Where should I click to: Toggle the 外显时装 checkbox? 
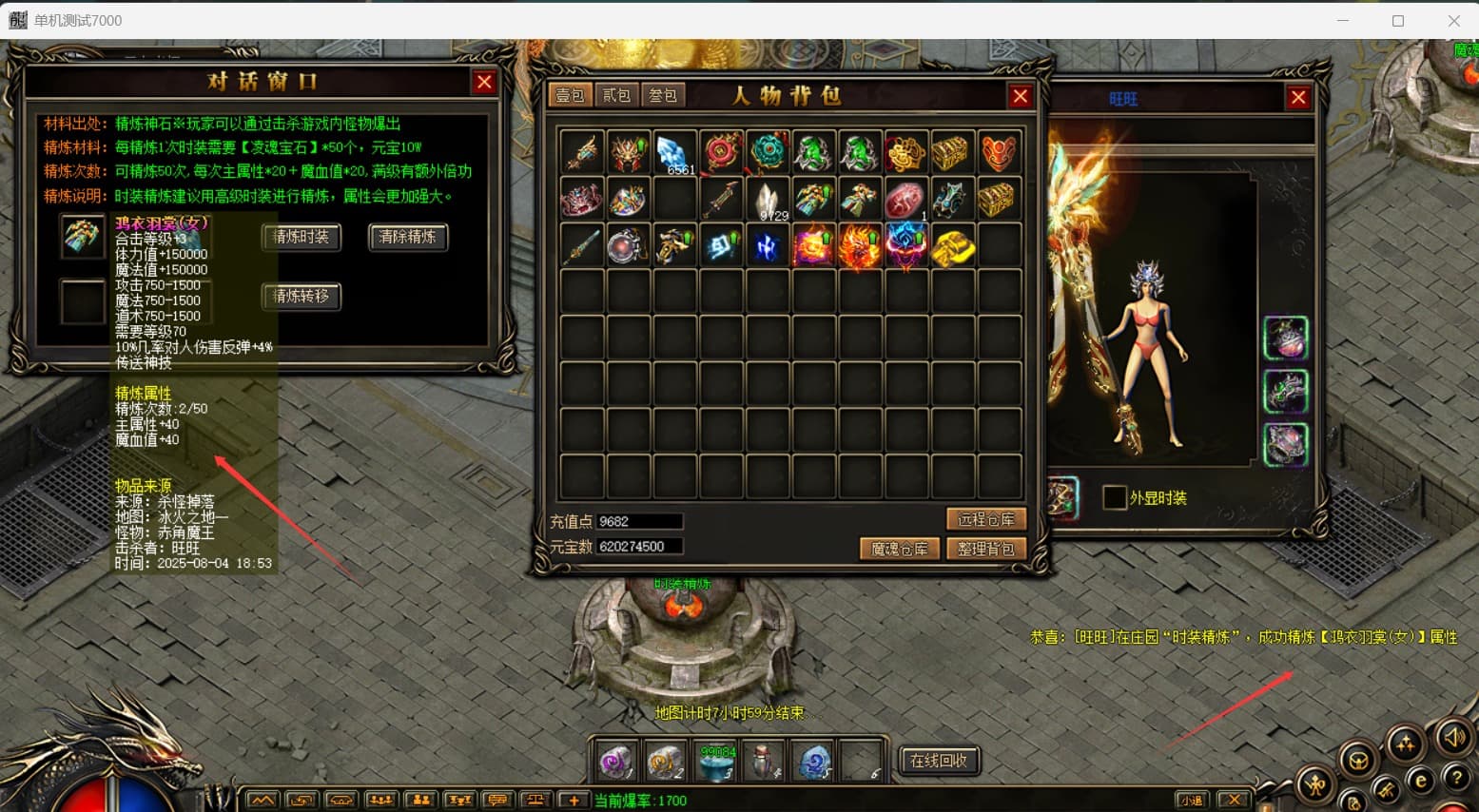point(1114,497)
